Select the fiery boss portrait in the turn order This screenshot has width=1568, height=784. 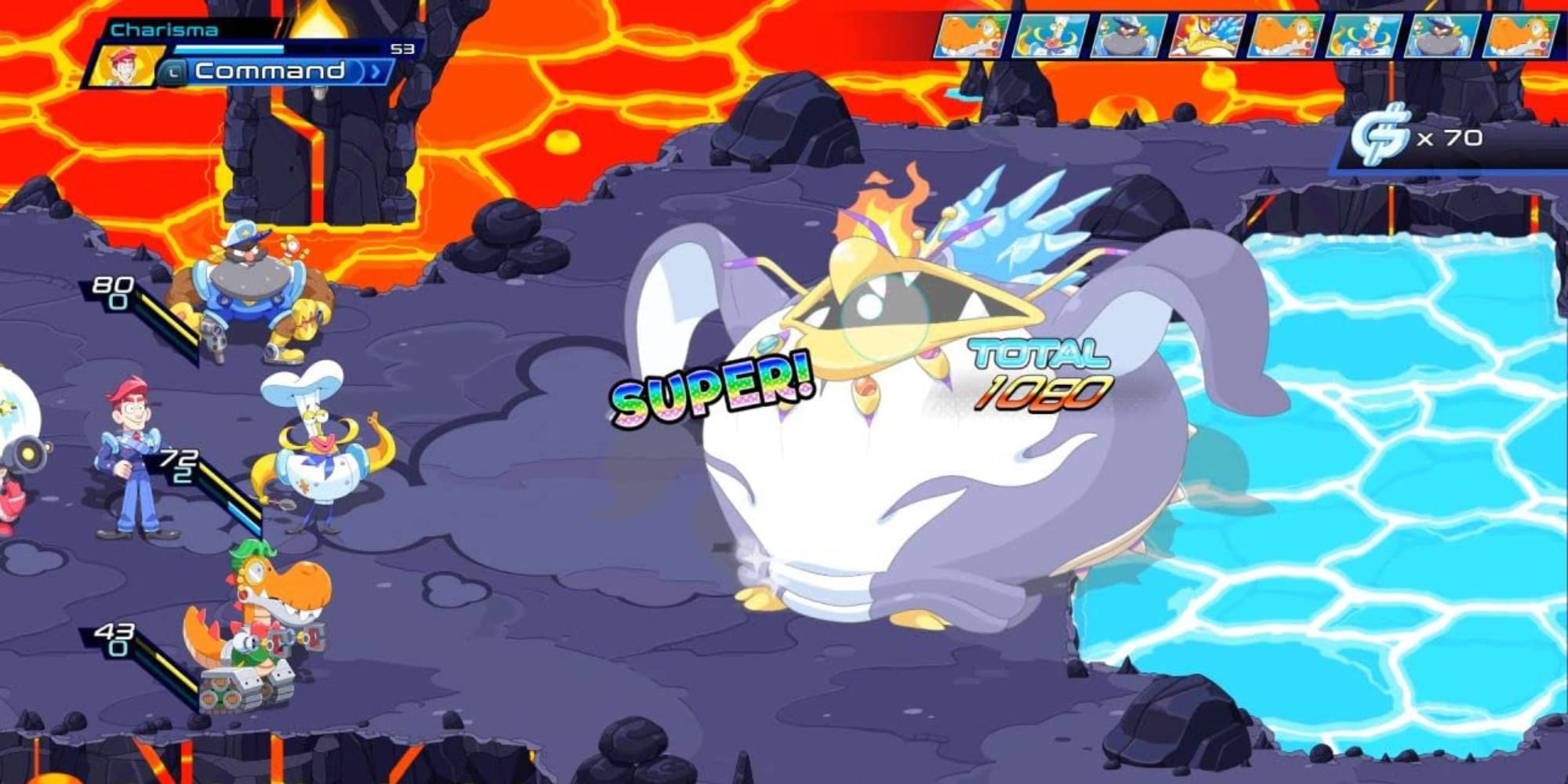point(1207,35)
